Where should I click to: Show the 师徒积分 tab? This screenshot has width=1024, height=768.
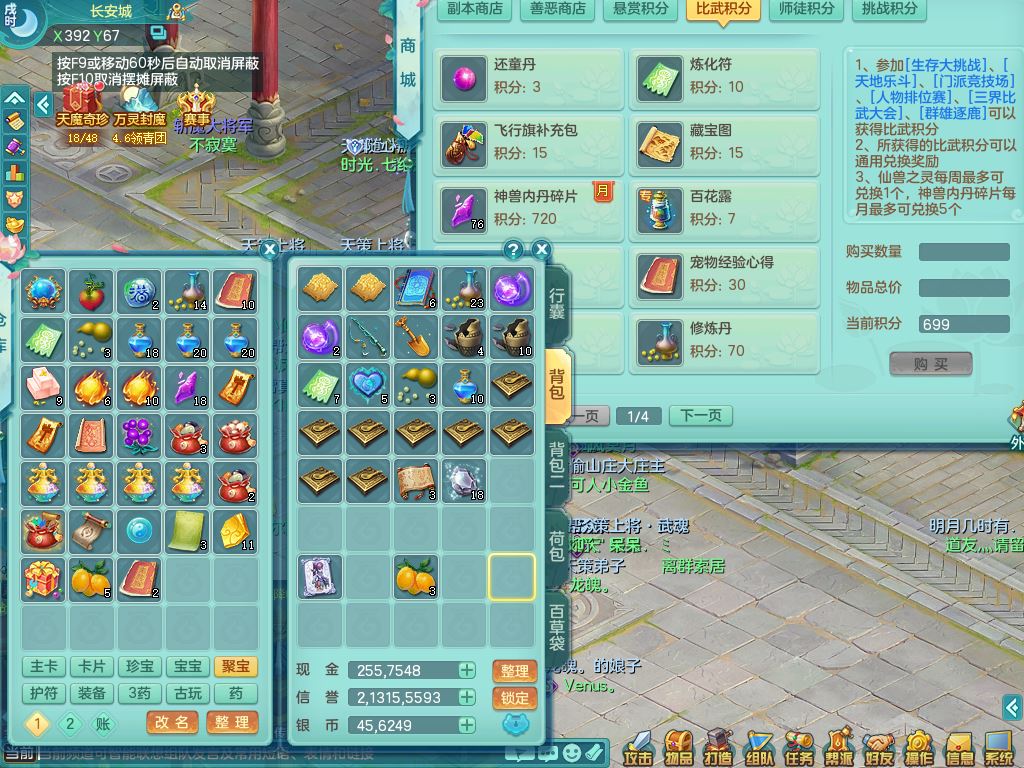click(805, 9)
